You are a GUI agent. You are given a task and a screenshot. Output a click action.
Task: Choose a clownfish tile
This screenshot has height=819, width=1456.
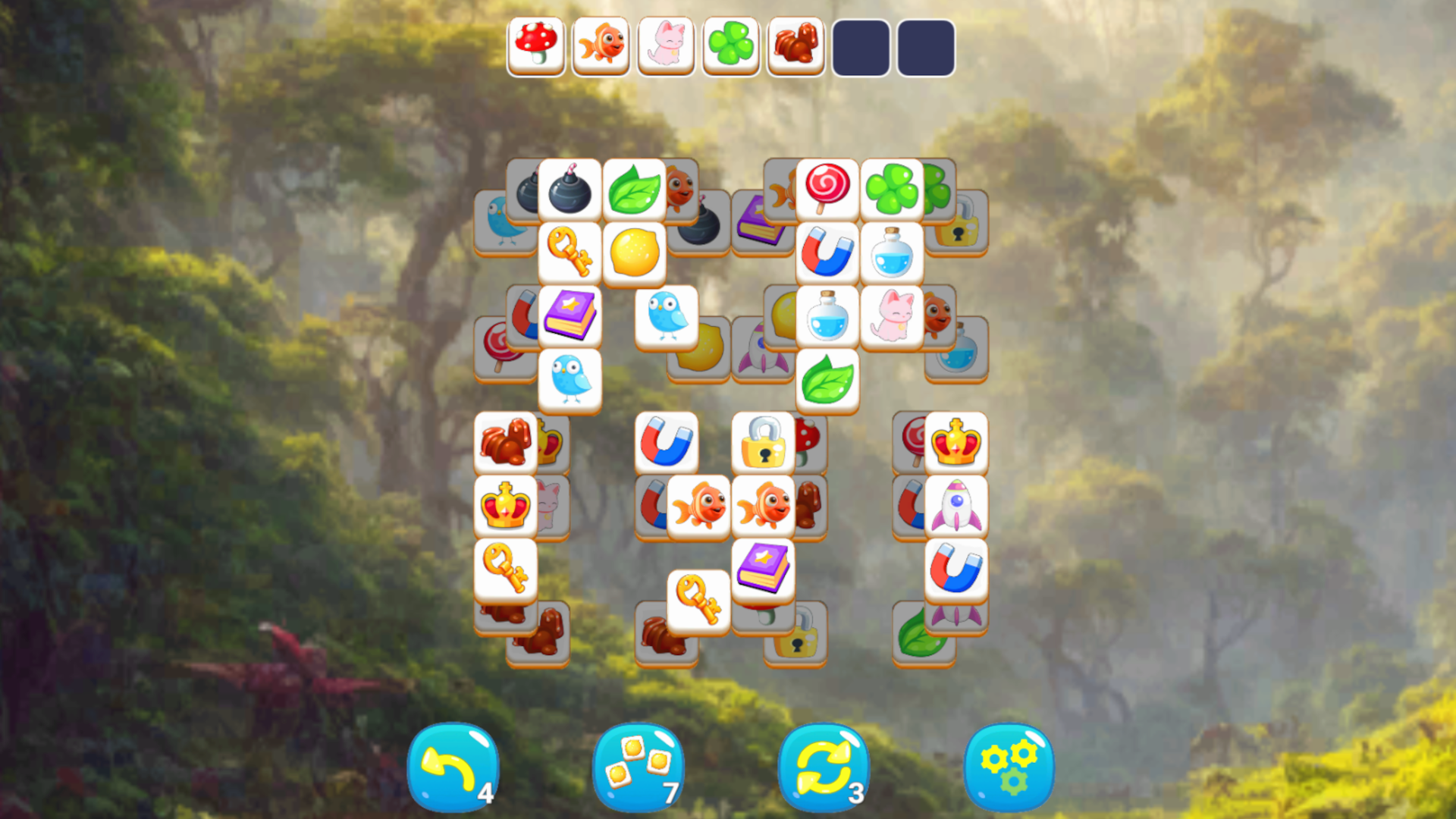(698, 504)
